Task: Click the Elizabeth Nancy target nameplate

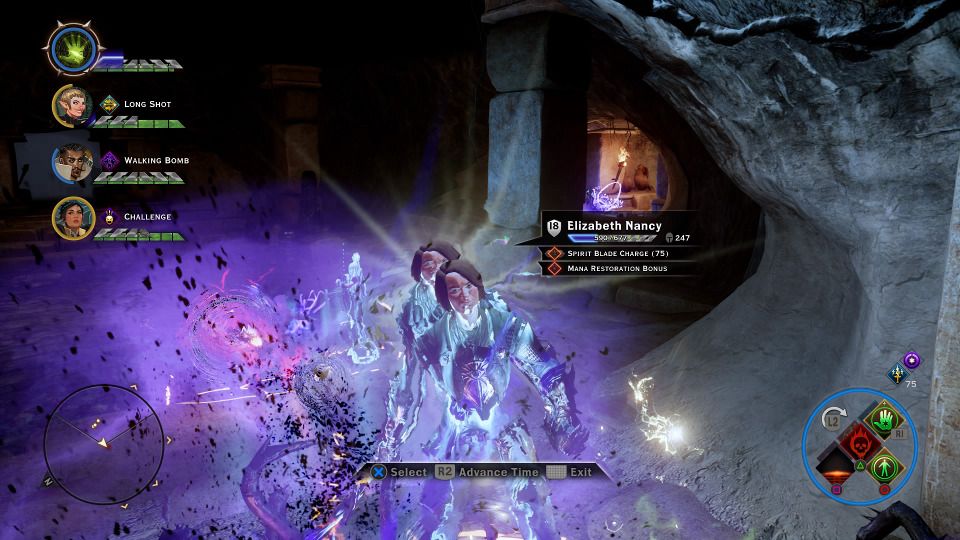Action: 613,226
